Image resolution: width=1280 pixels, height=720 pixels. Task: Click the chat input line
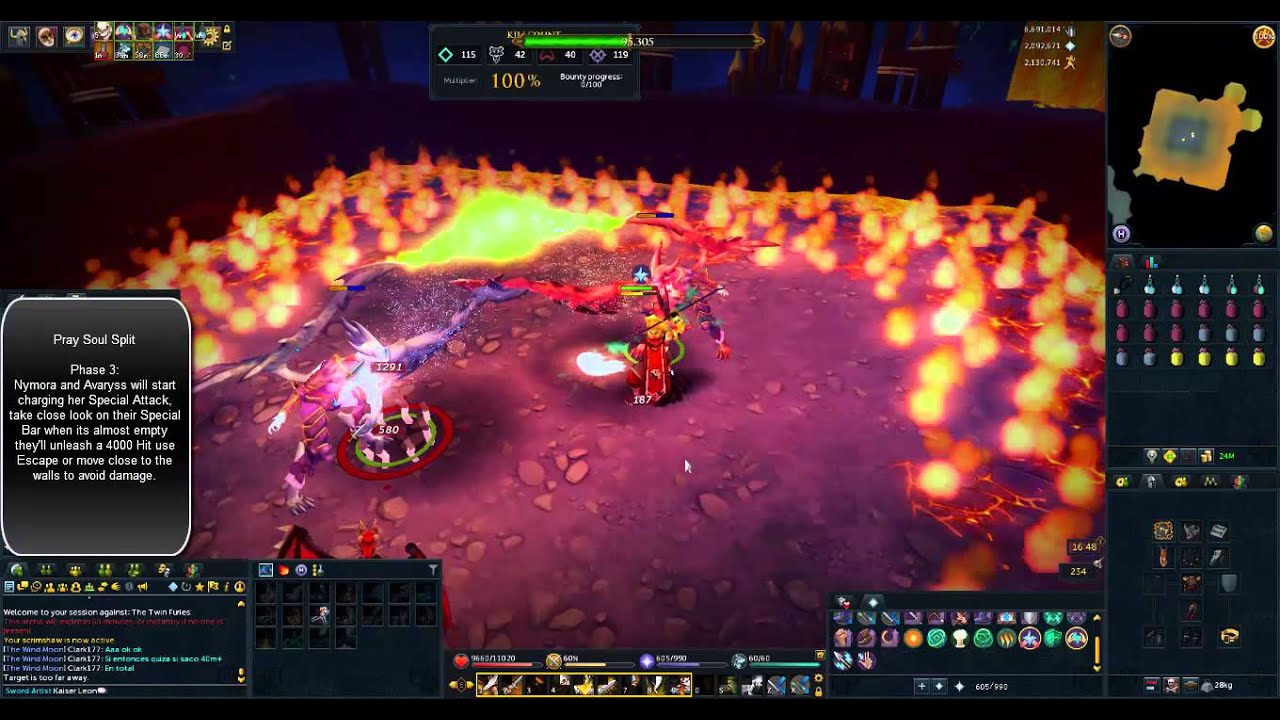point(120,691)
